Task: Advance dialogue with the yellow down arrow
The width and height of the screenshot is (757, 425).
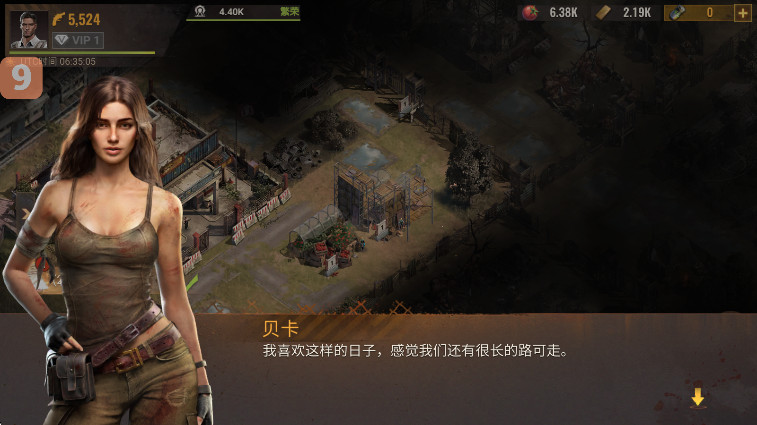Action: pos(697,397)
